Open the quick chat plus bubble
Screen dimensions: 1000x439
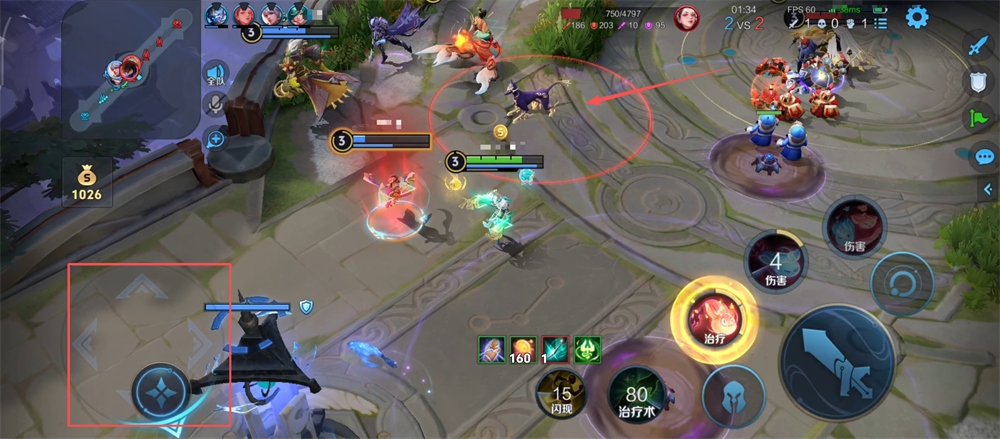coord(214,139)
